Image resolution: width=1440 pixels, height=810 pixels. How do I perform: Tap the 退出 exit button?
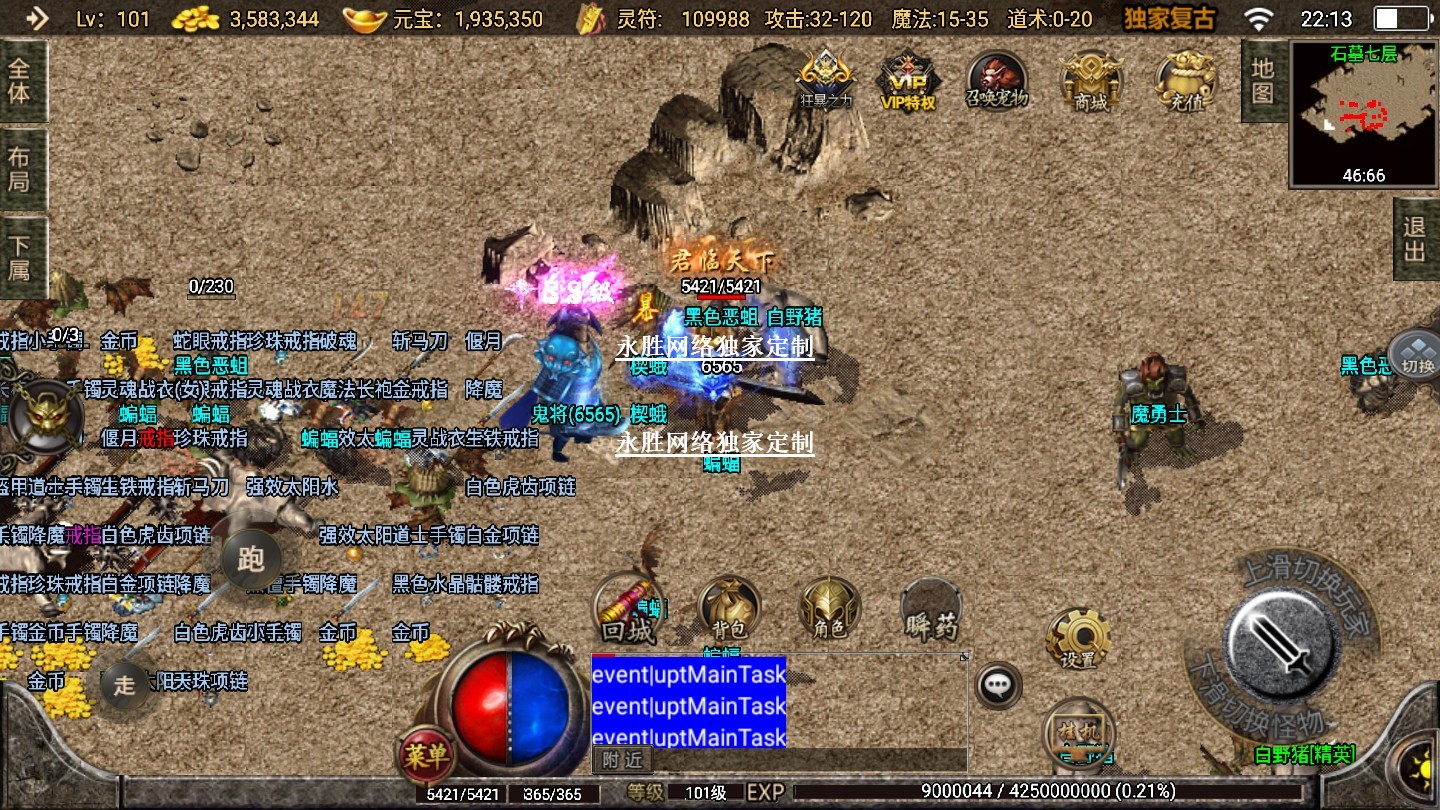(1415, 239)
